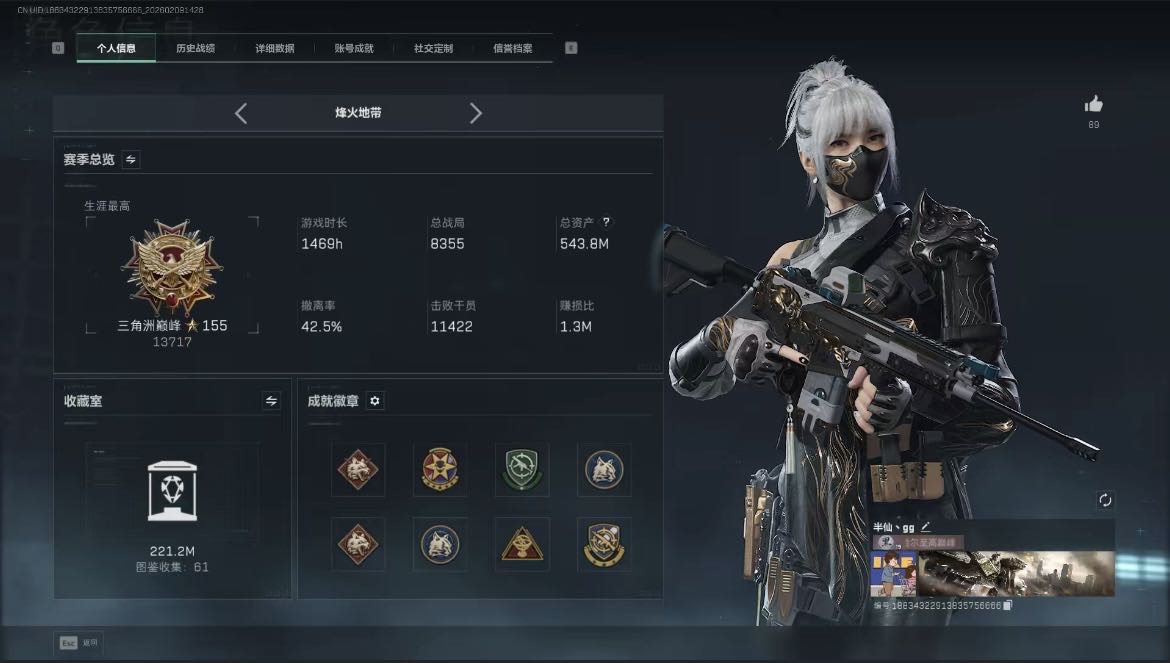Show the 信誉档案 tab

point(512,48)
